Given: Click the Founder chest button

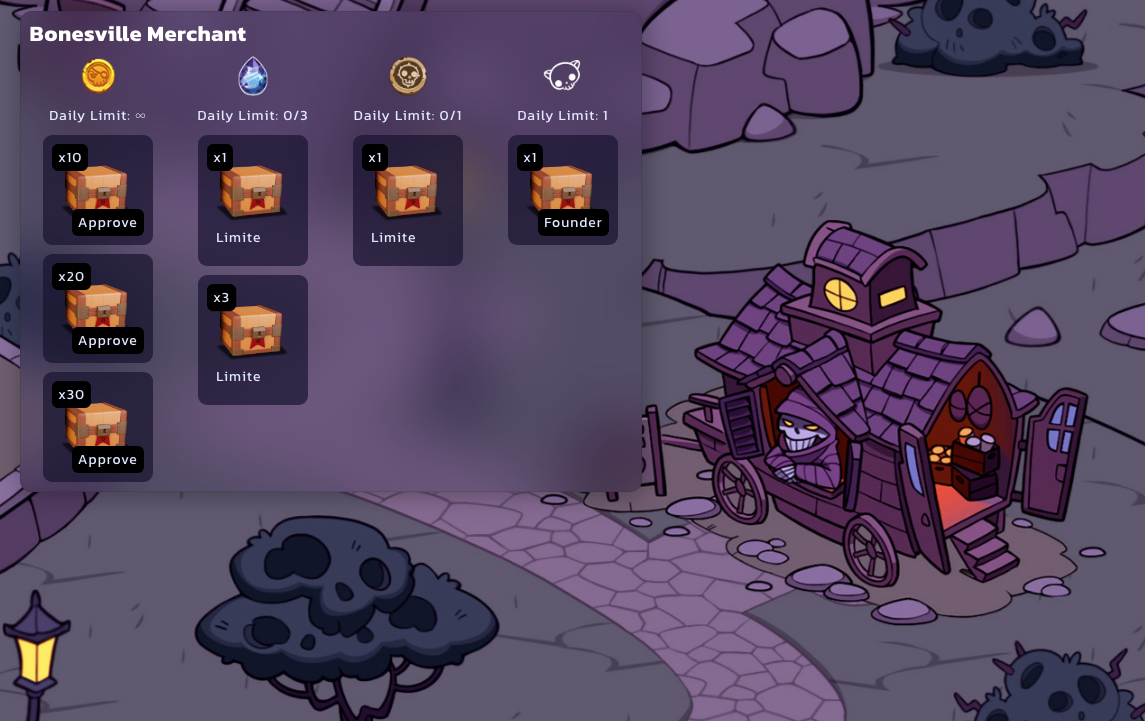Looking at the screenshot, I should [x=573, y=223].
